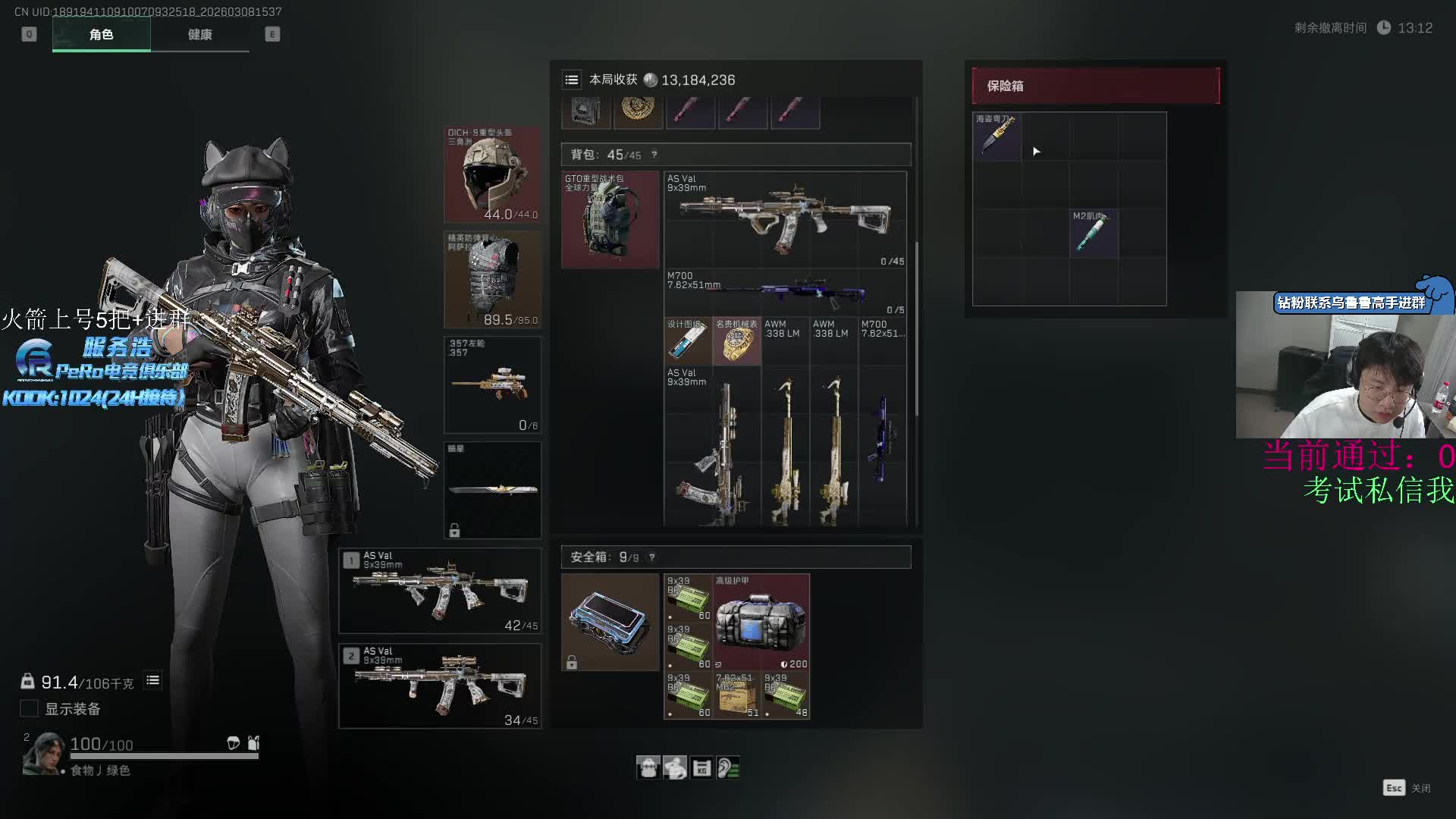Select the M2 muzzle item in 保险箱

(1094, 233)
